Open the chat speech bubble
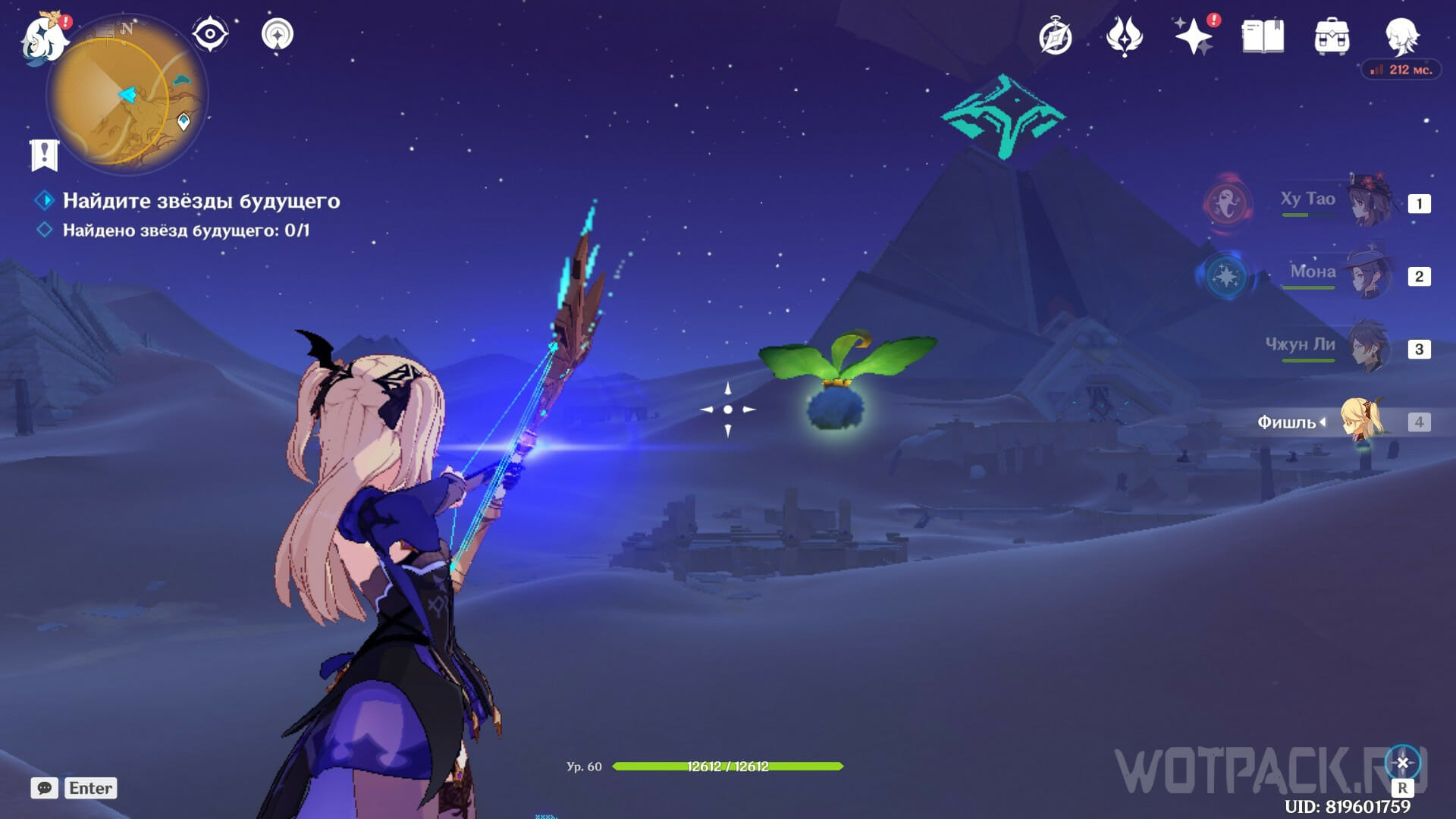1456x819 pixels. tap(44, 788)
